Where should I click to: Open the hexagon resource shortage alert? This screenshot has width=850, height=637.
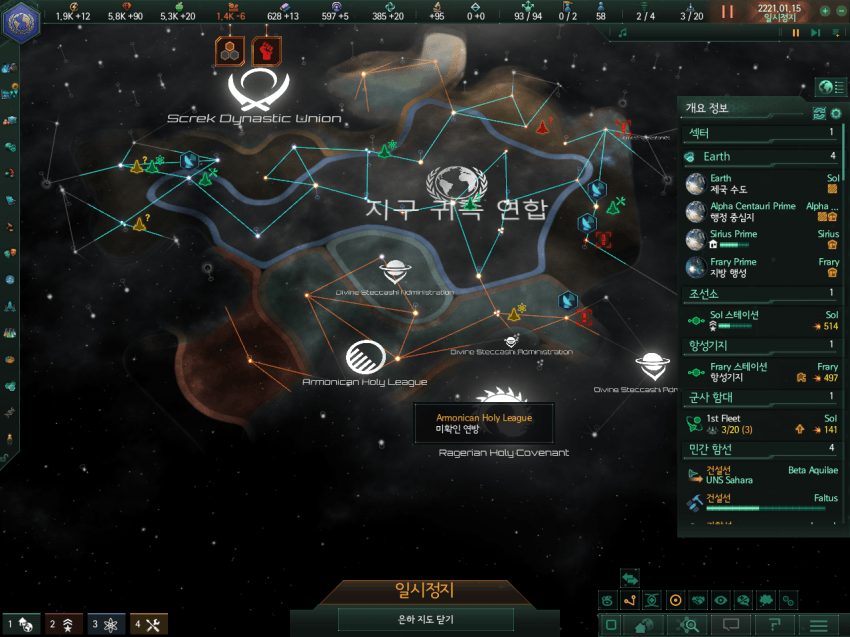tap(229, 51)
